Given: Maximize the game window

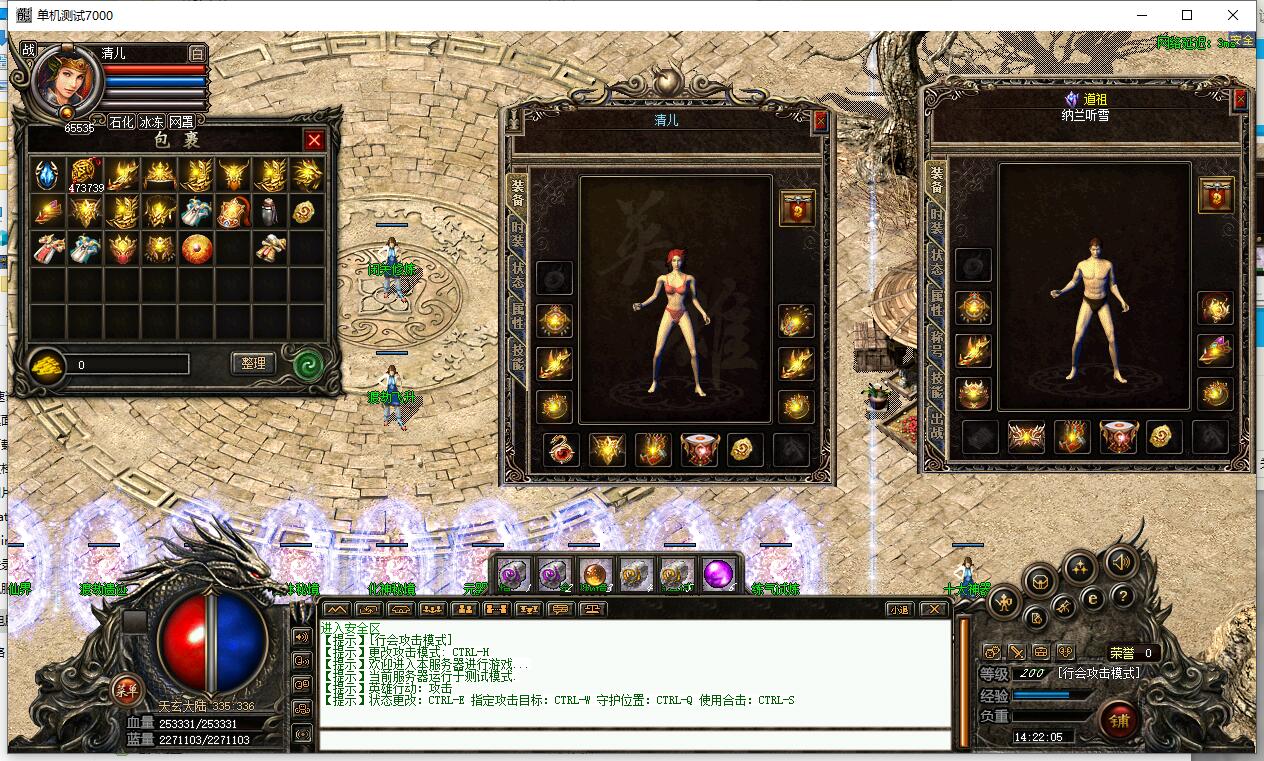Looking at the screenshot, I should tap(1187, 15).
